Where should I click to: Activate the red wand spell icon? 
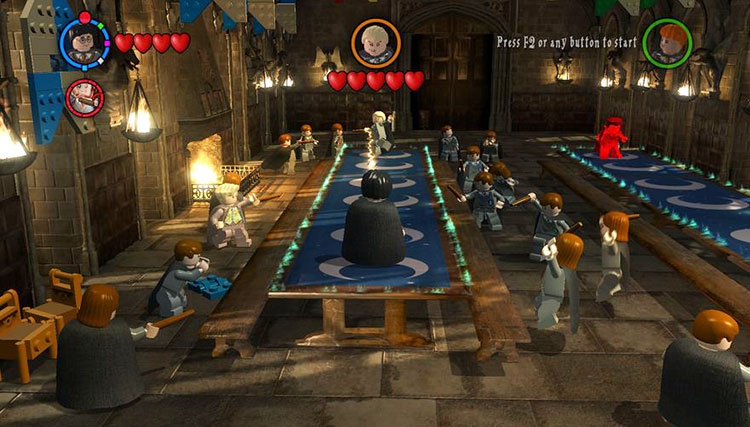[x=85, y=97]
